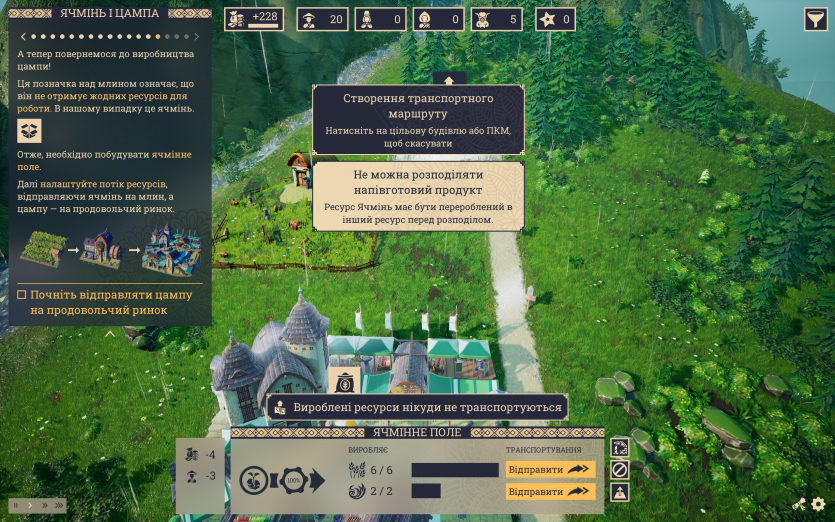Click the arrow tab above the route tooltip

[449, 79]
